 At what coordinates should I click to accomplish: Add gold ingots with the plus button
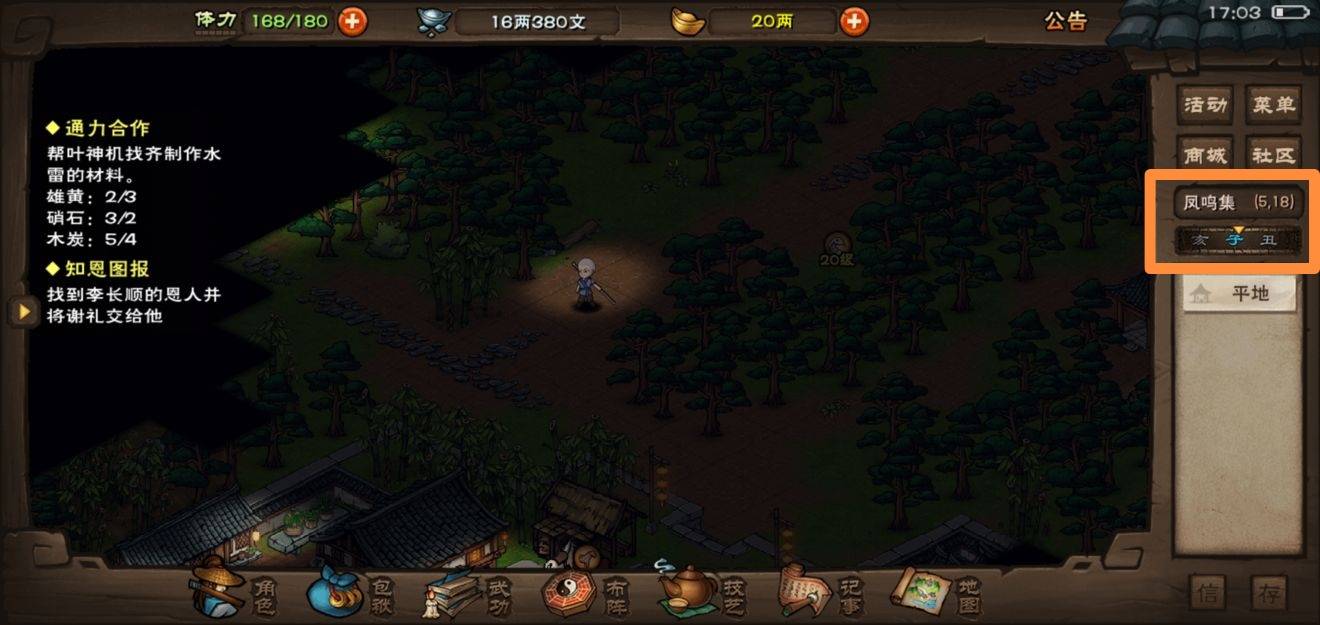click(x=853, y=21)
